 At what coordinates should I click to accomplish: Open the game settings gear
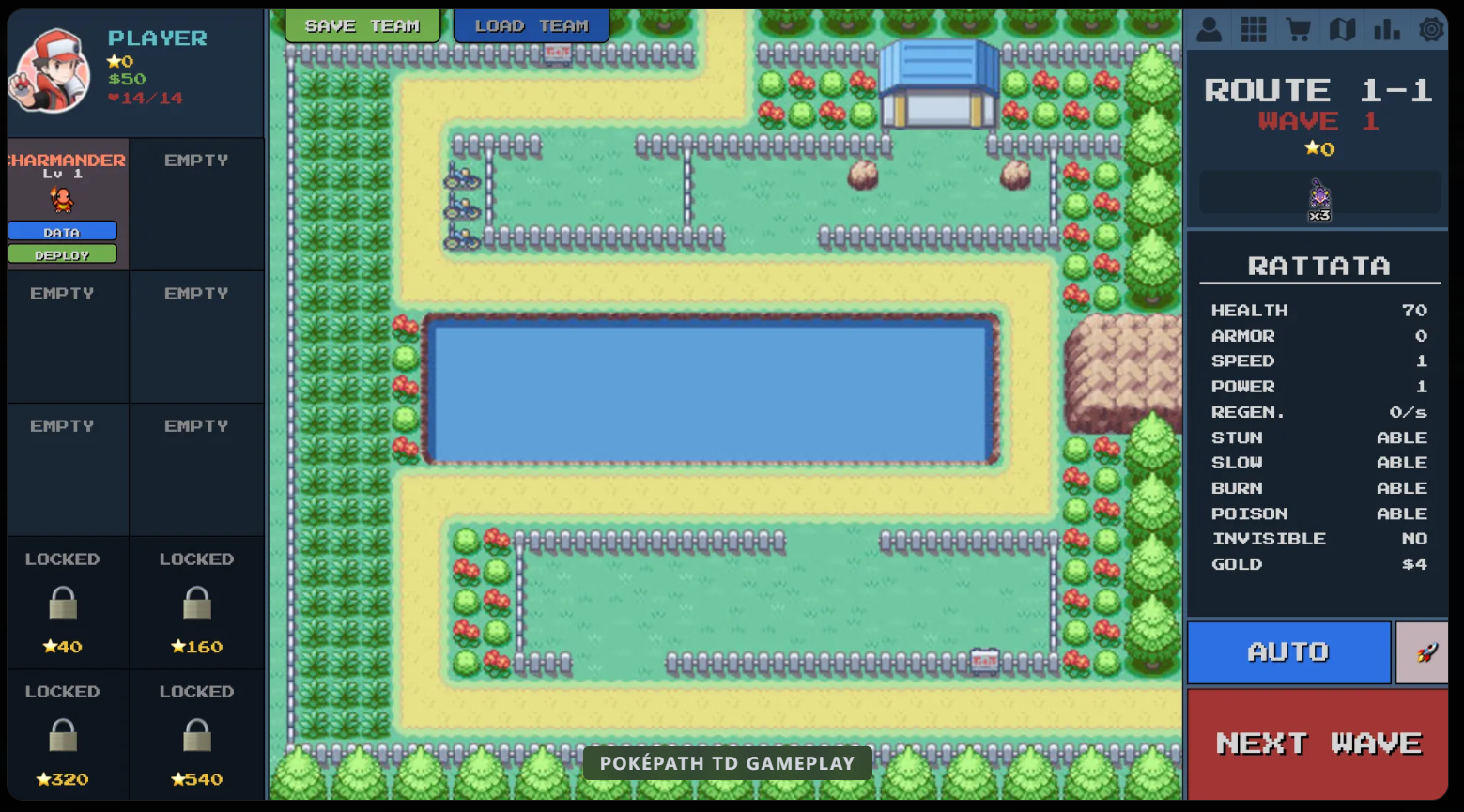click(x=1430, y=29)
